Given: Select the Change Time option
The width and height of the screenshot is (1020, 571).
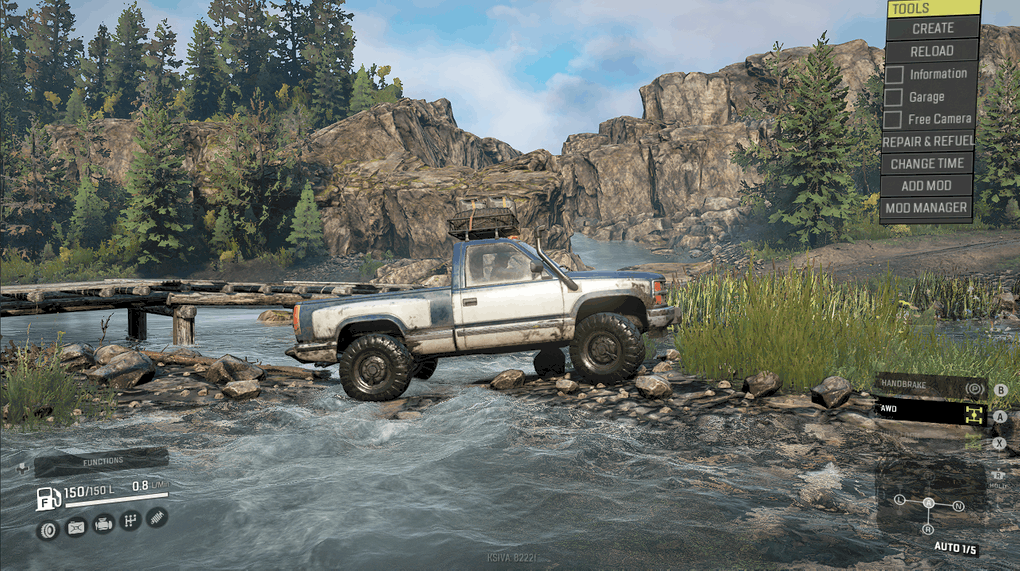Looking at the screenshot, I should [927, 164].
